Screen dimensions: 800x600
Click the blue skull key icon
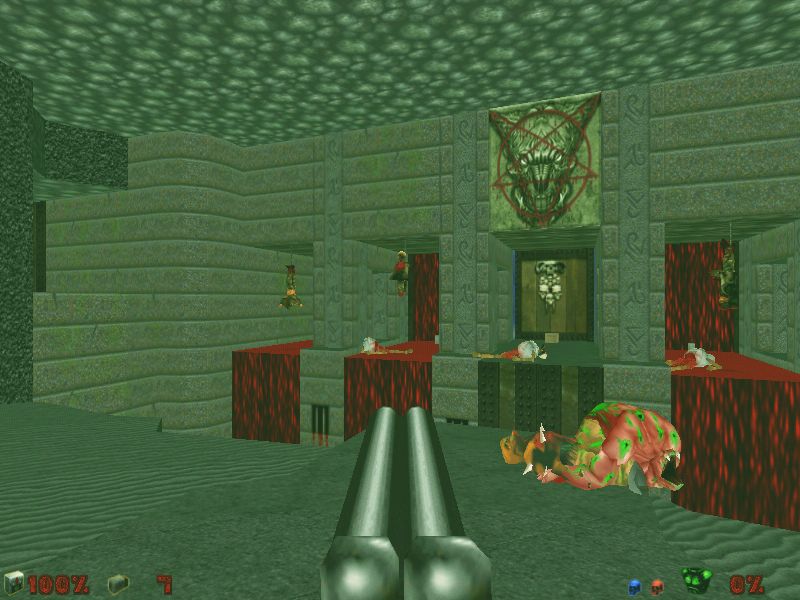[634, 586]
